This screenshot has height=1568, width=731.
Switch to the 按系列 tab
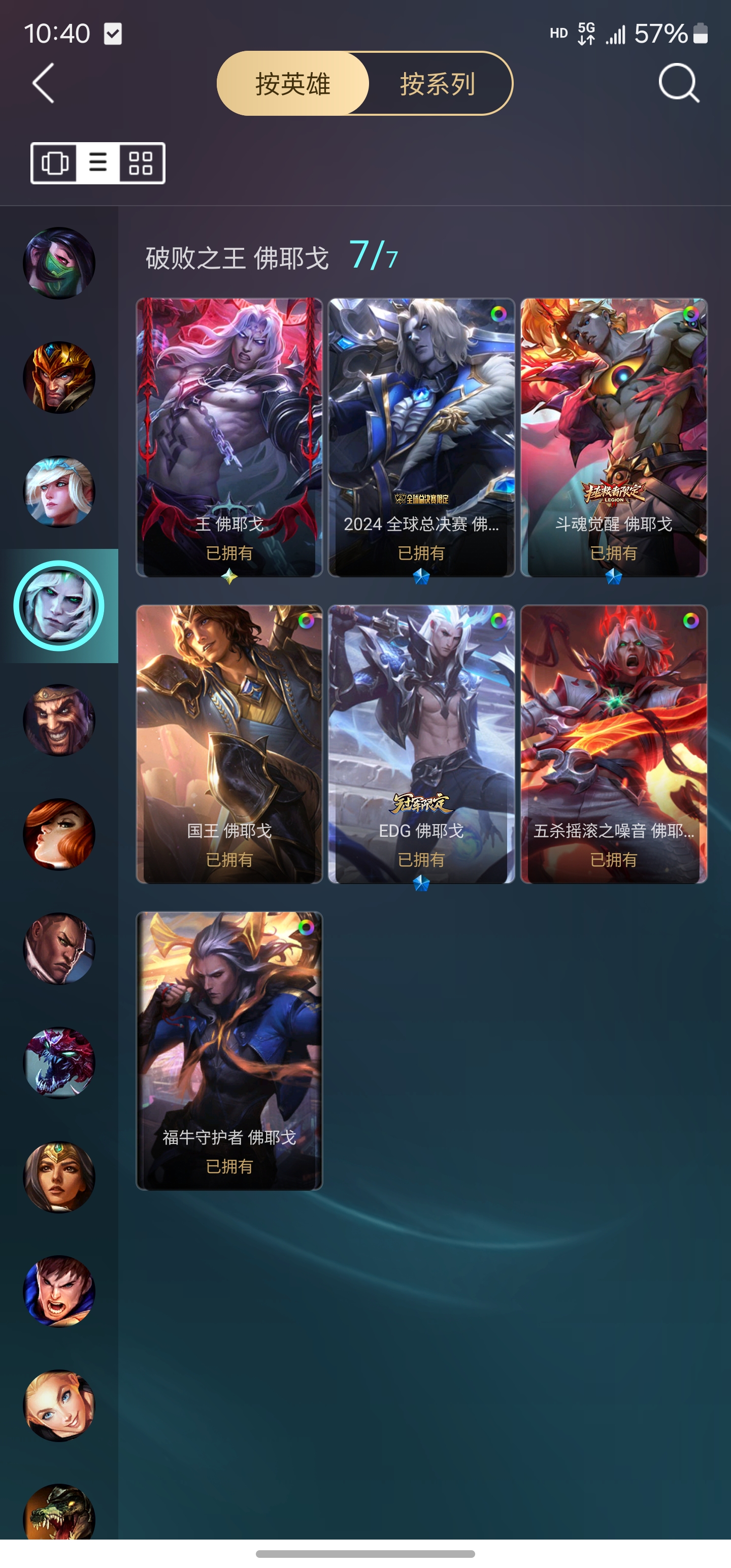tap(437, 84)
